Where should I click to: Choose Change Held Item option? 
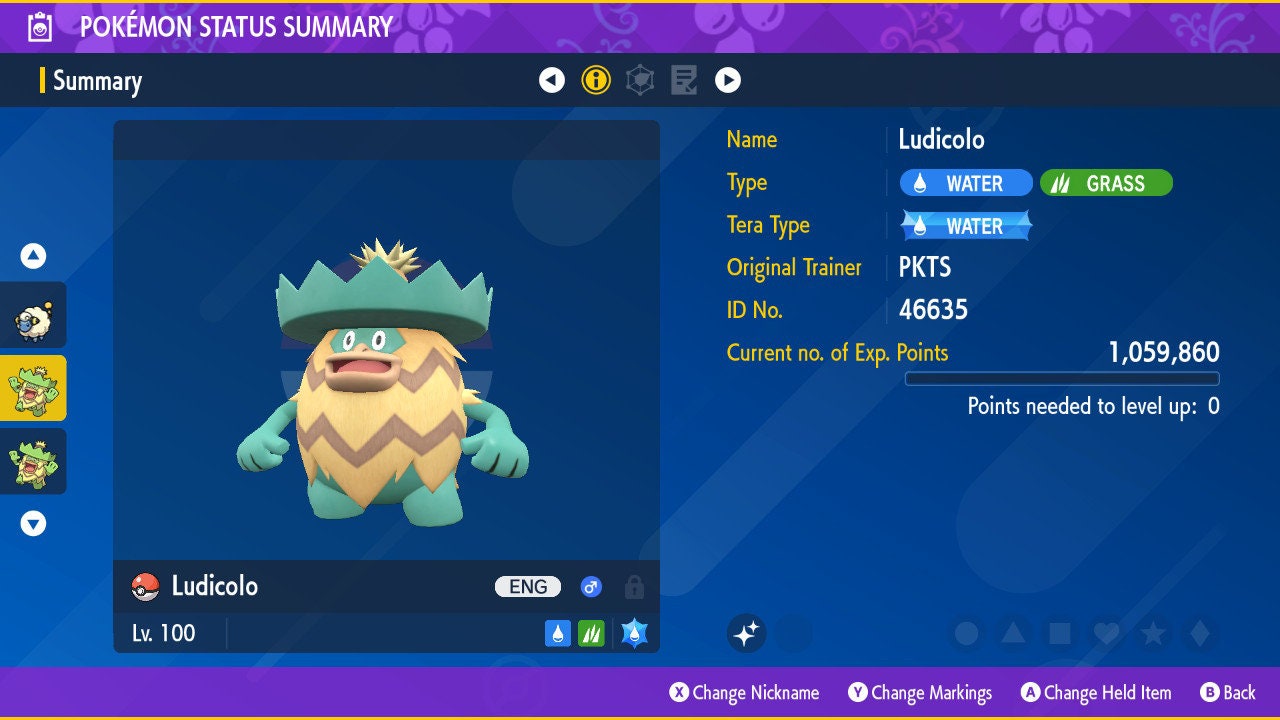click(1095, 692)
